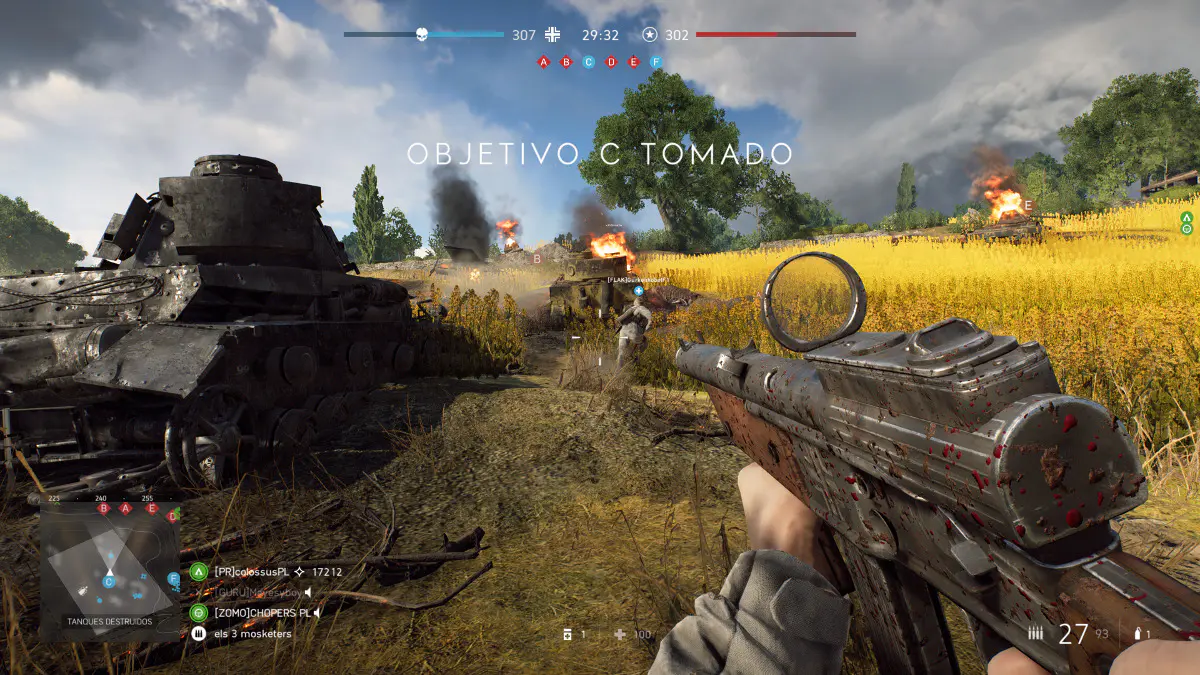Select objective E flag in top bar

(633, 62)
